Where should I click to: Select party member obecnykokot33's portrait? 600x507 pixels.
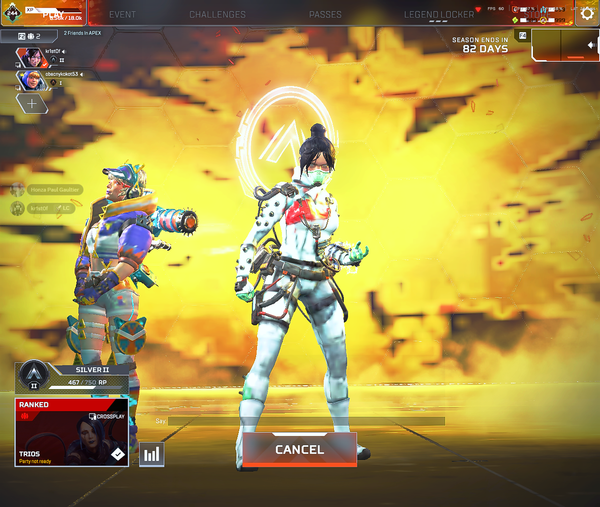[30, 78]
